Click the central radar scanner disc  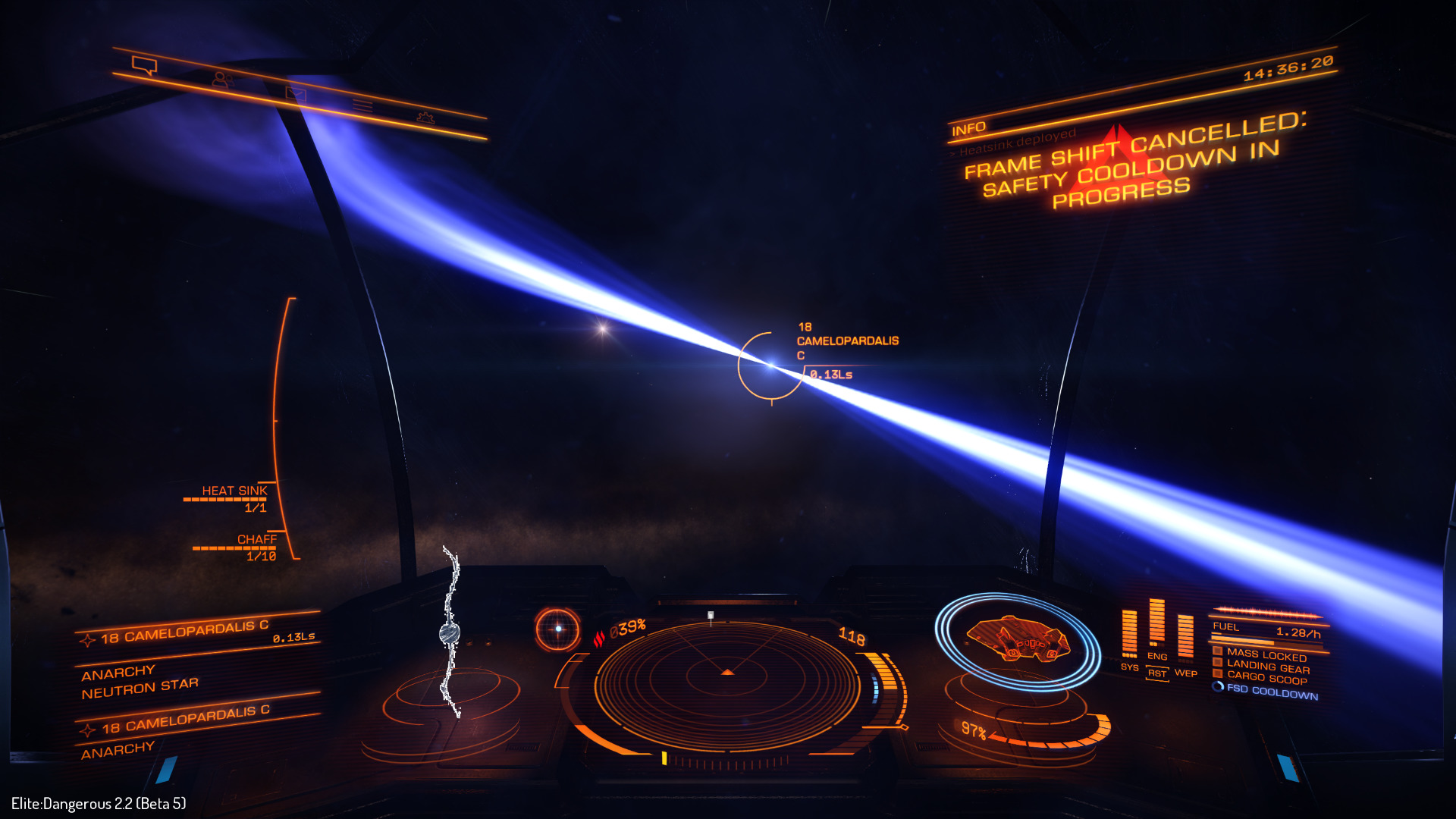tap(727, 682)
